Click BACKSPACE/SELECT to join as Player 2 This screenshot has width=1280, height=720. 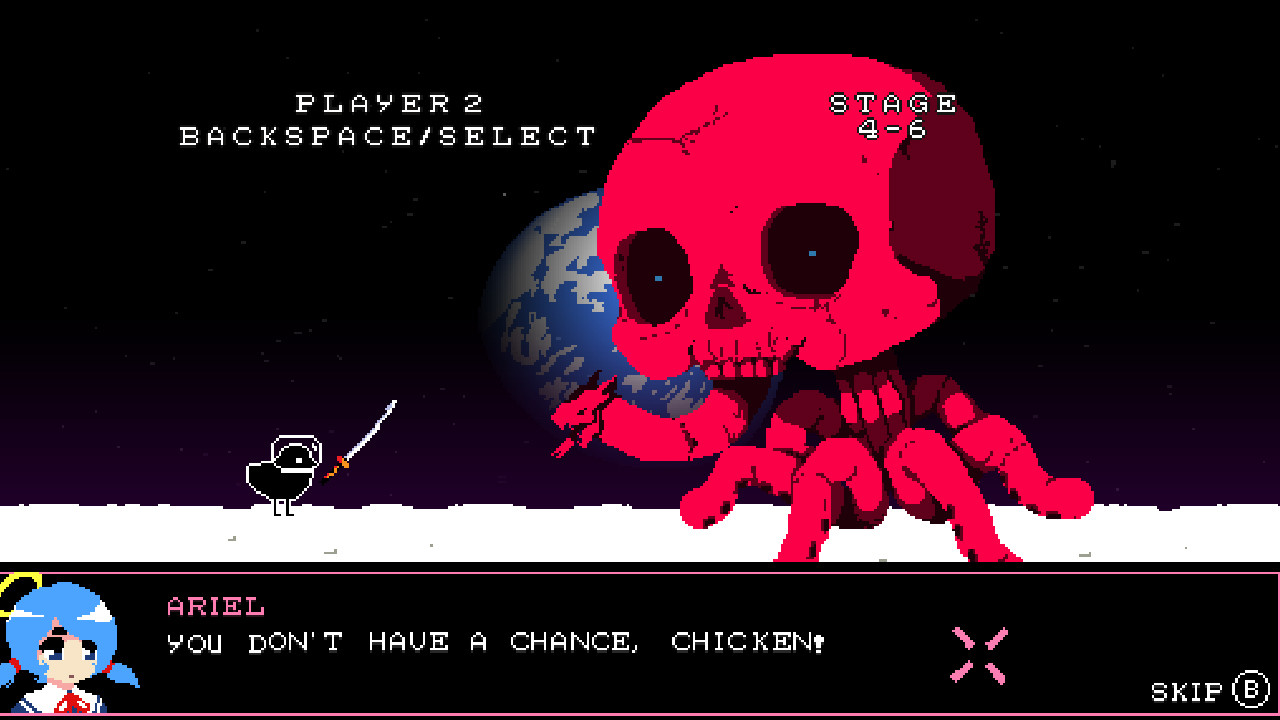(x=388, y=137)
